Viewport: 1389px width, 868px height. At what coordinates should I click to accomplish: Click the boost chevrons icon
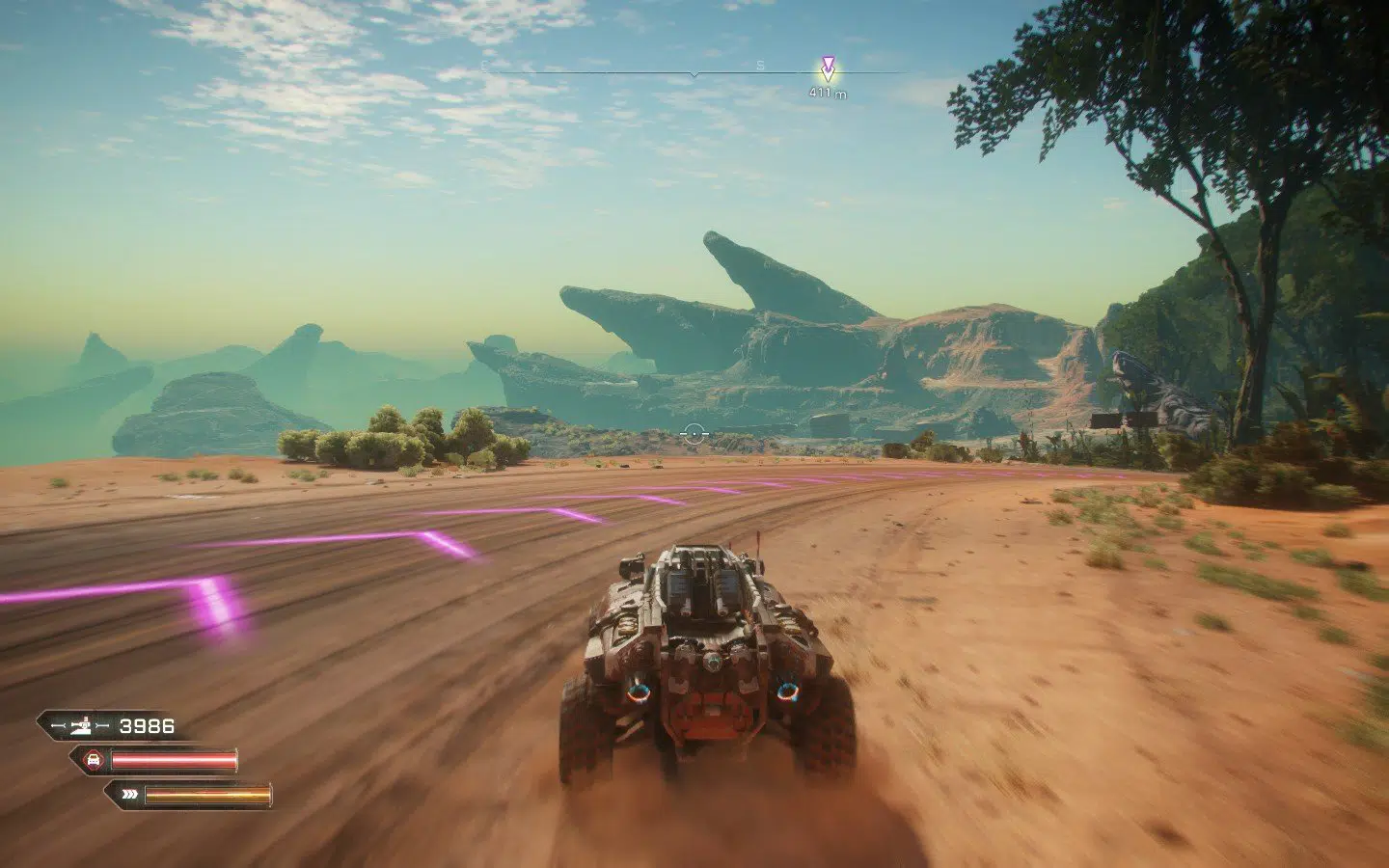130,794
